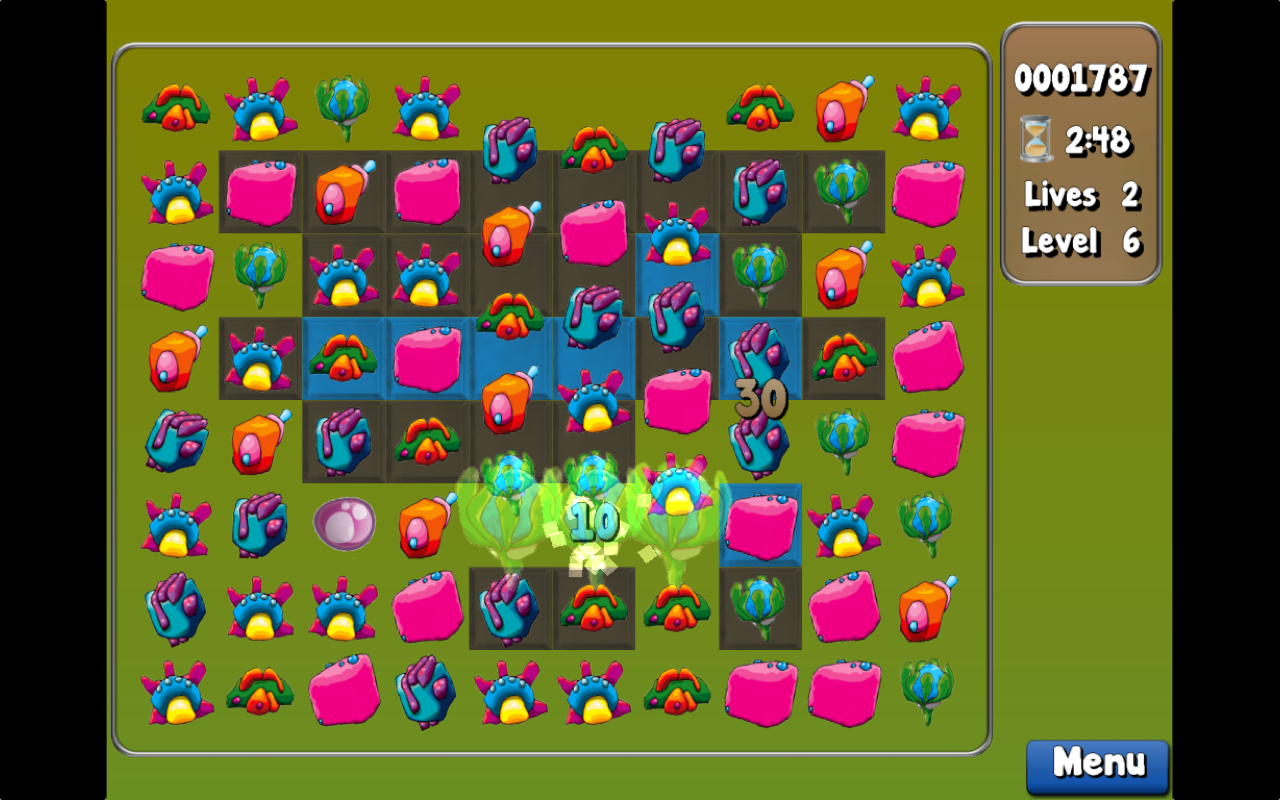The height and width of the screenshot is (800, 1280).
Task: Click the pink blob on the blue highlighted tile
Action: click(760, 528)
